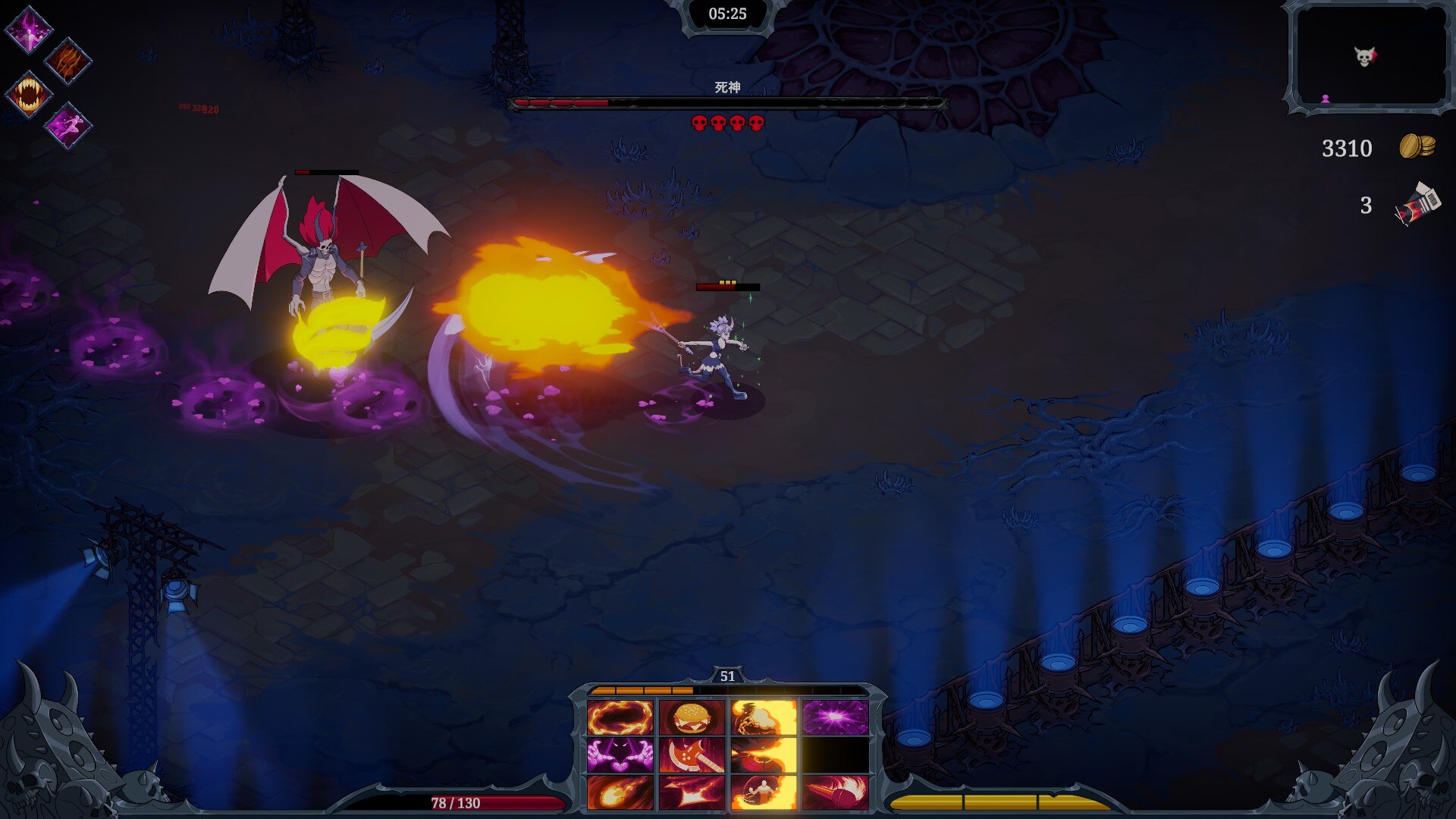Select the fire ring ability slot
The image size is (1456, 819).
(620, 717)
